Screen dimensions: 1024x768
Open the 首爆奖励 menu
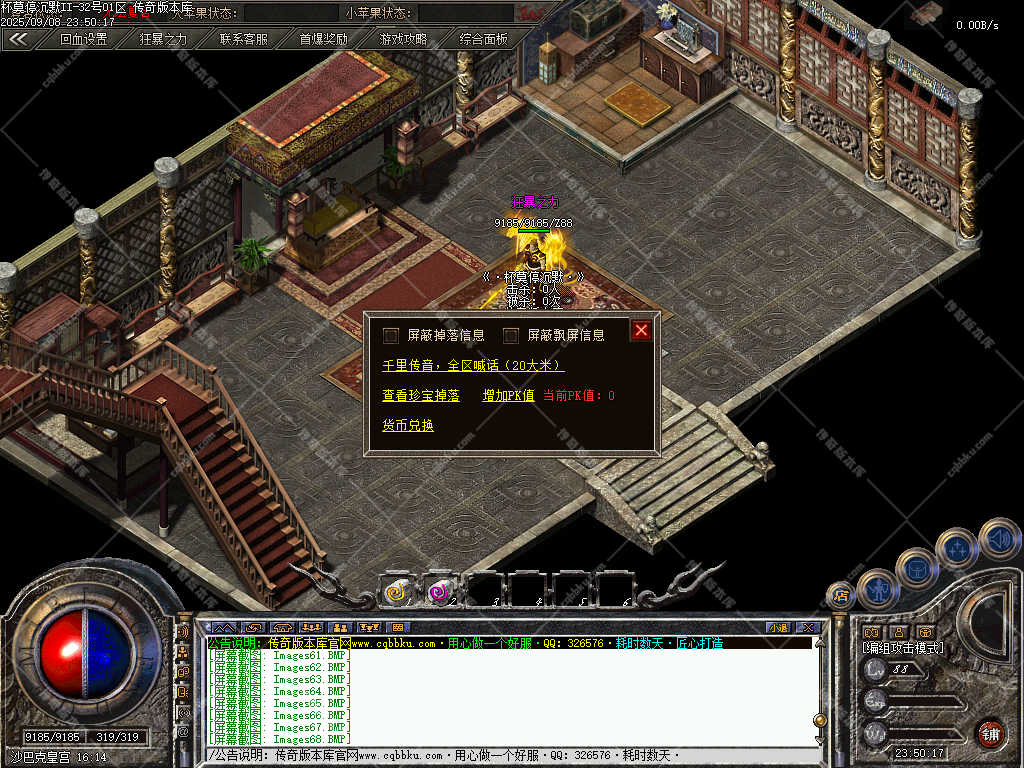pyautogui.click(x=324, y=39)
